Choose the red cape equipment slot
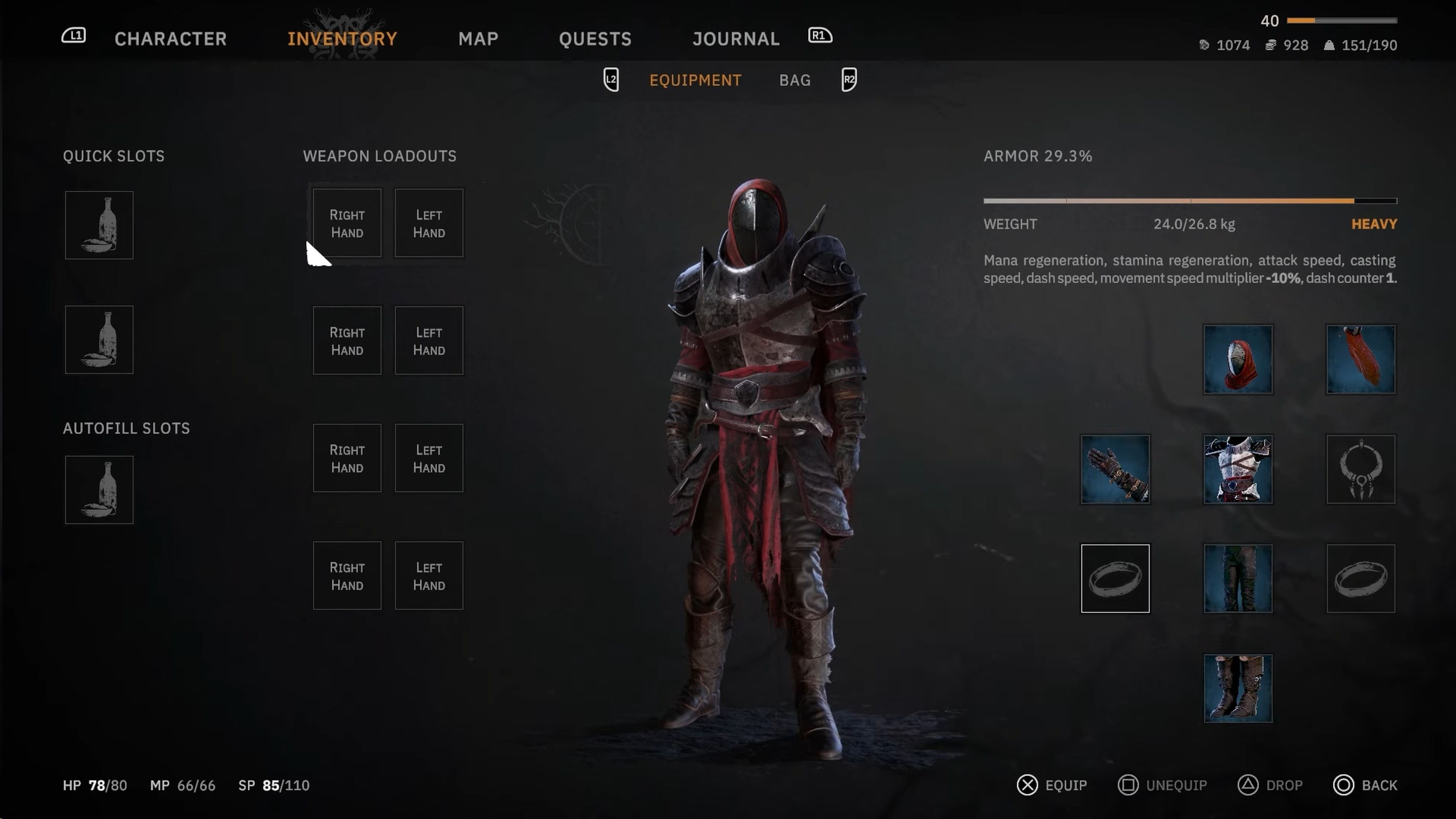This screenshot has width=1456, height=819. point(1360,359)
